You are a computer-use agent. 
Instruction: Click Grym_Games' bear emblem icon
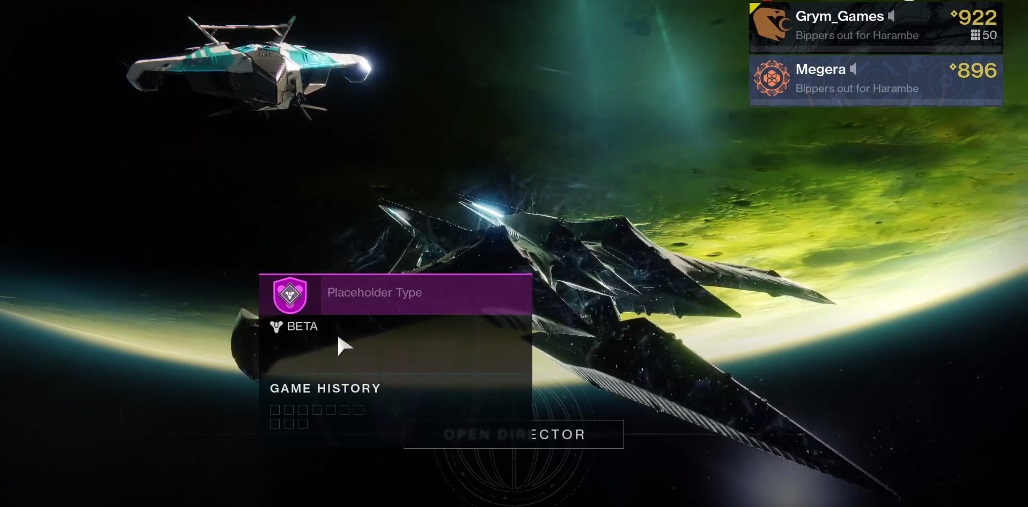(771, 26)
